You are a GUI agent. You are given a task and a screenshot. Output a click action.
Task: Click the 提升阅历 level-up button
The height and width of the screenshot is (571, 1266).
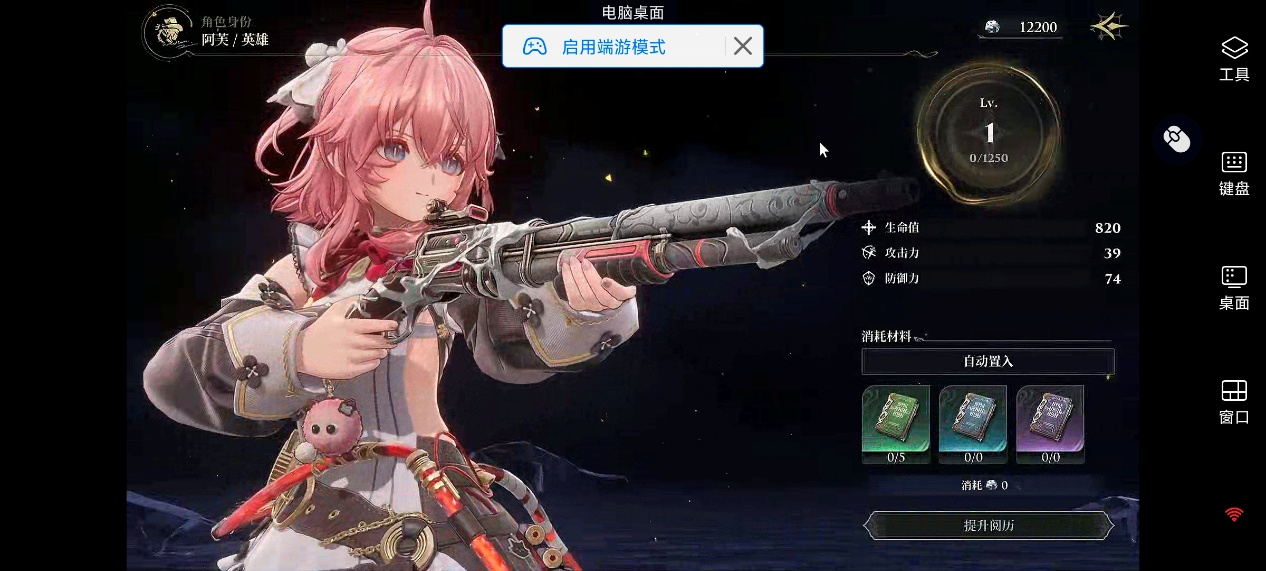coord(988,525)
